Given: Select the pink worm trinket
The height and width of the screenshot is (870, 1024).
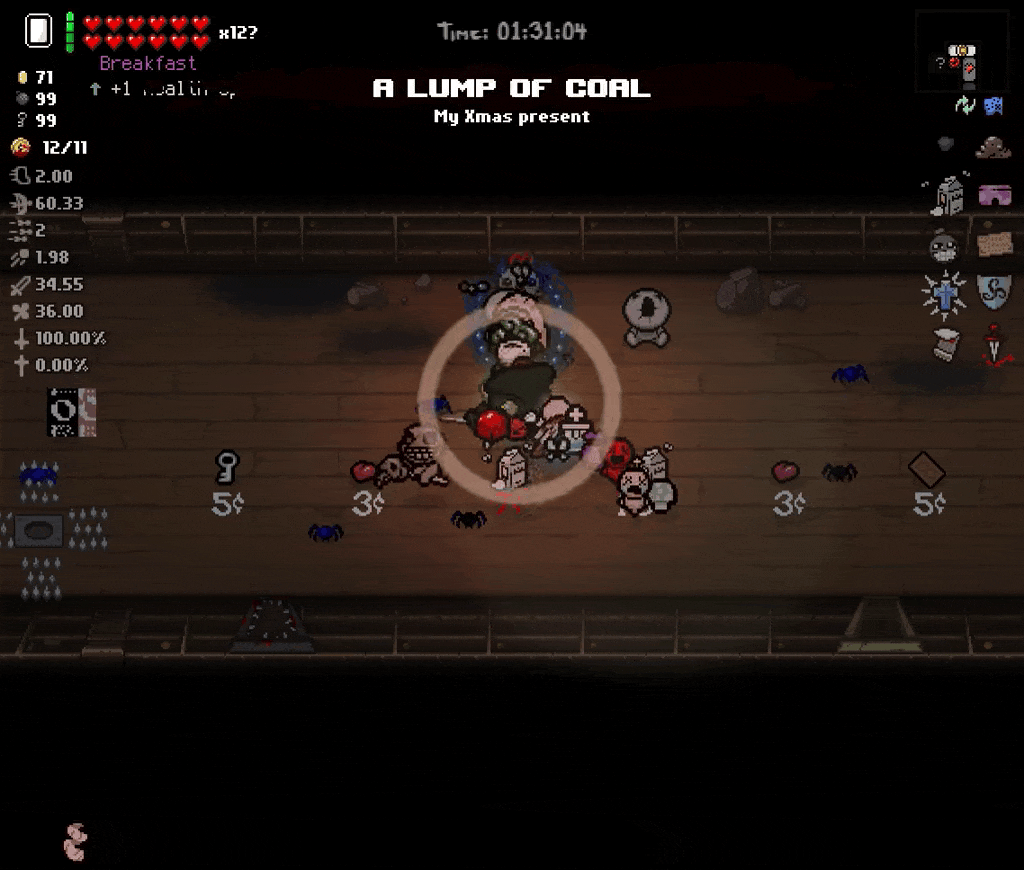Looking at the screenshot, I should point(76,842).
